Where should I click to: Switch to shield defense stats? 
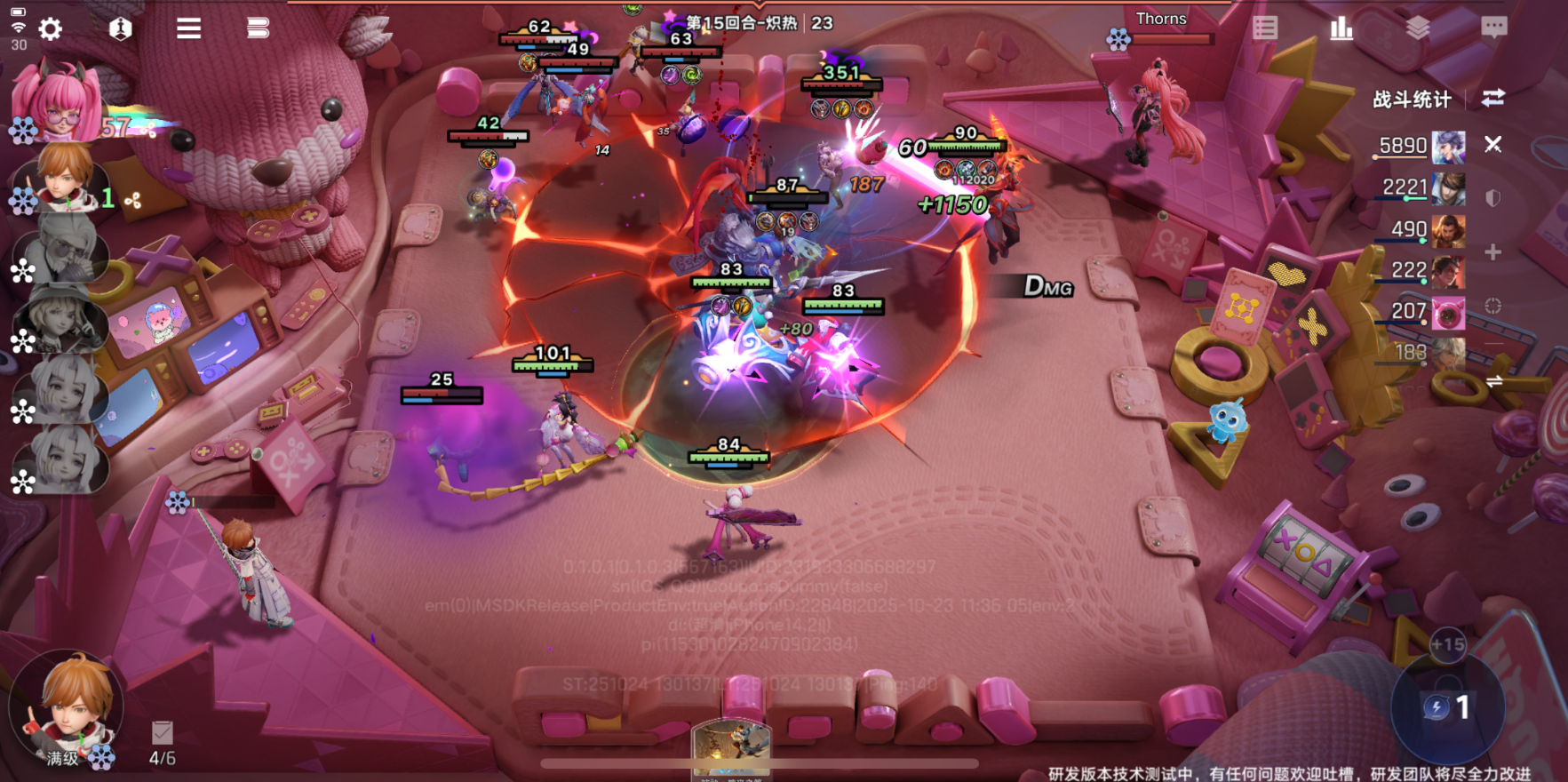click(x=1493, y=198)
